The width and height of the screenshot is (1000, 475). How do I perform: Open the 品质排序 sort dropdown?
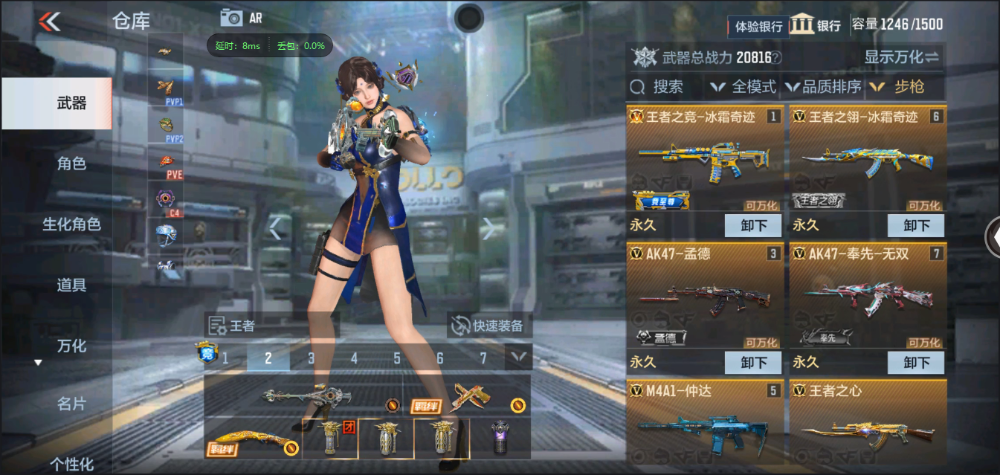(x=825, y=87)
